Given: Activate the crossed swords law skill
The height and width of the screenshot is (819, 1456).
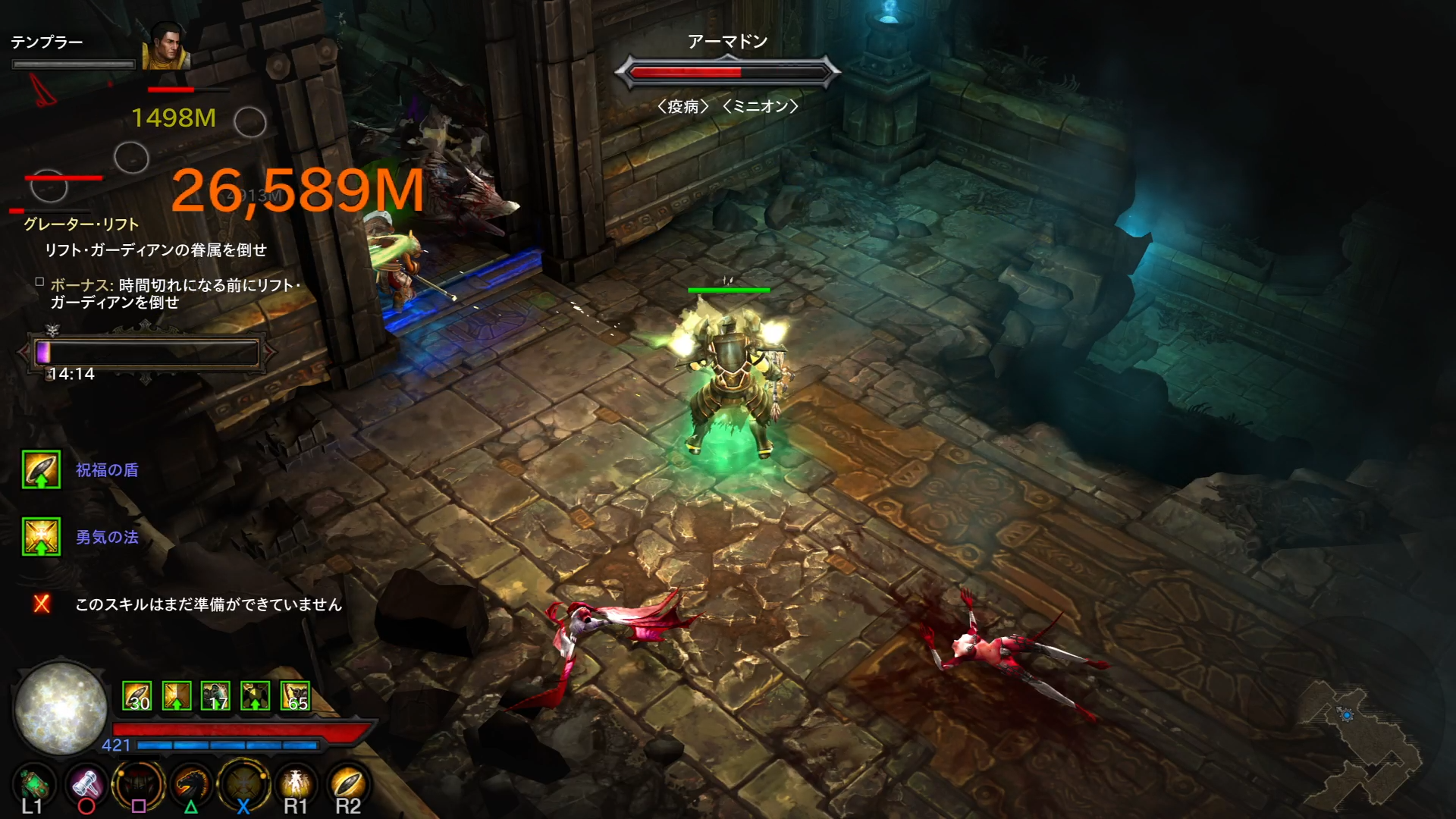Looking at the screenshot, I should coord(243,785).
